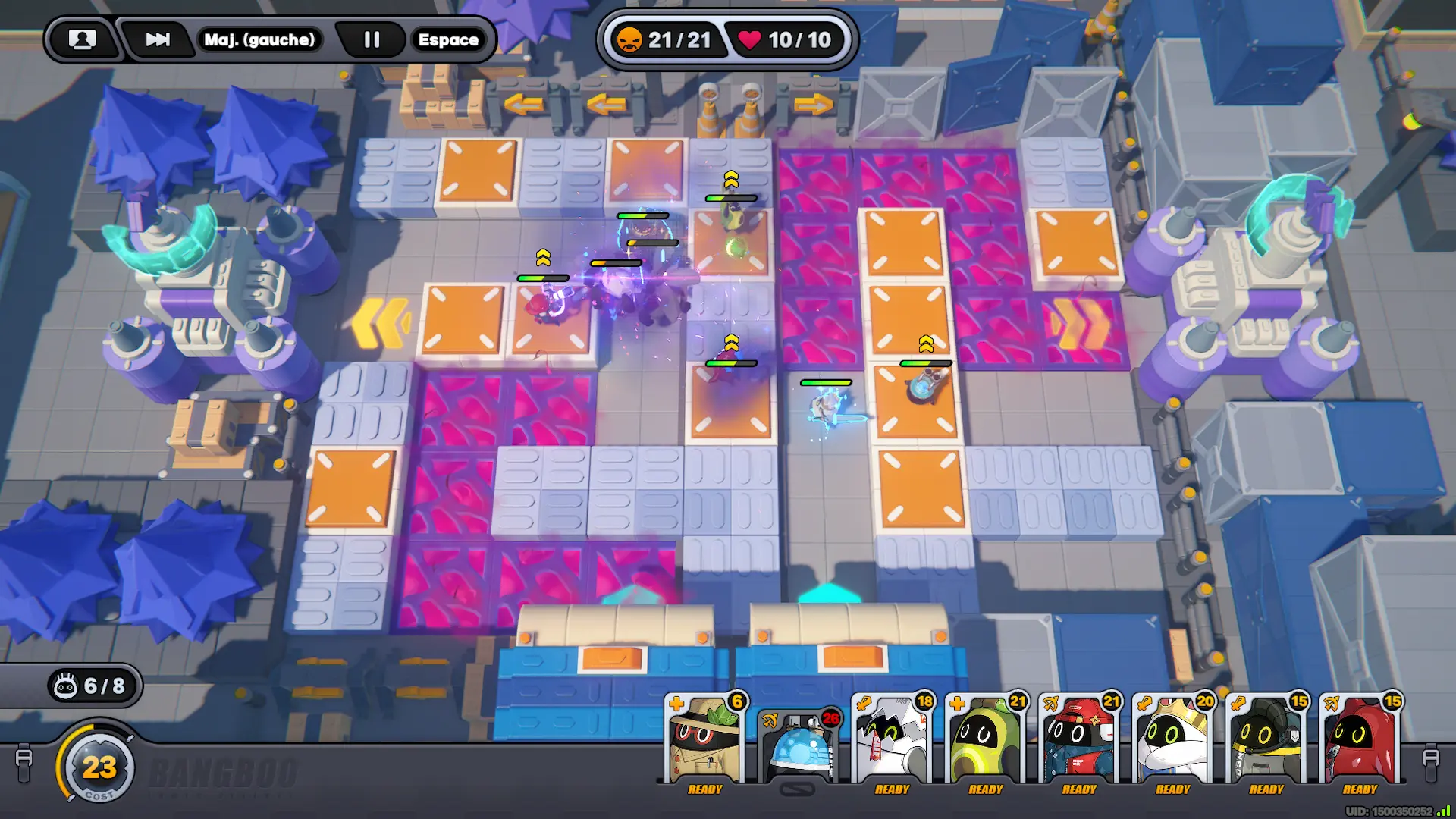Select the detective hat Bangboo card
The height and width of the screenshot is (819, 1456).
[x=704, y=741]
